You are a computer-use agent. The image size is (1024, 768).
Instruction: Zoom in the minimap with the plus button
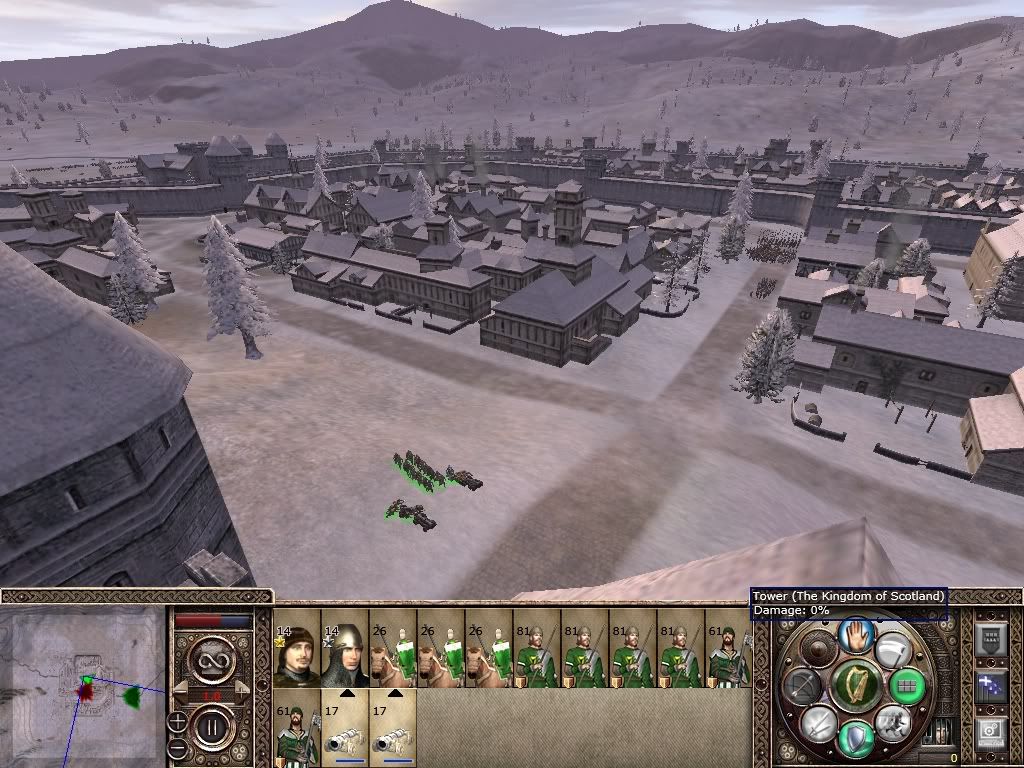click(x=177, y=719)
